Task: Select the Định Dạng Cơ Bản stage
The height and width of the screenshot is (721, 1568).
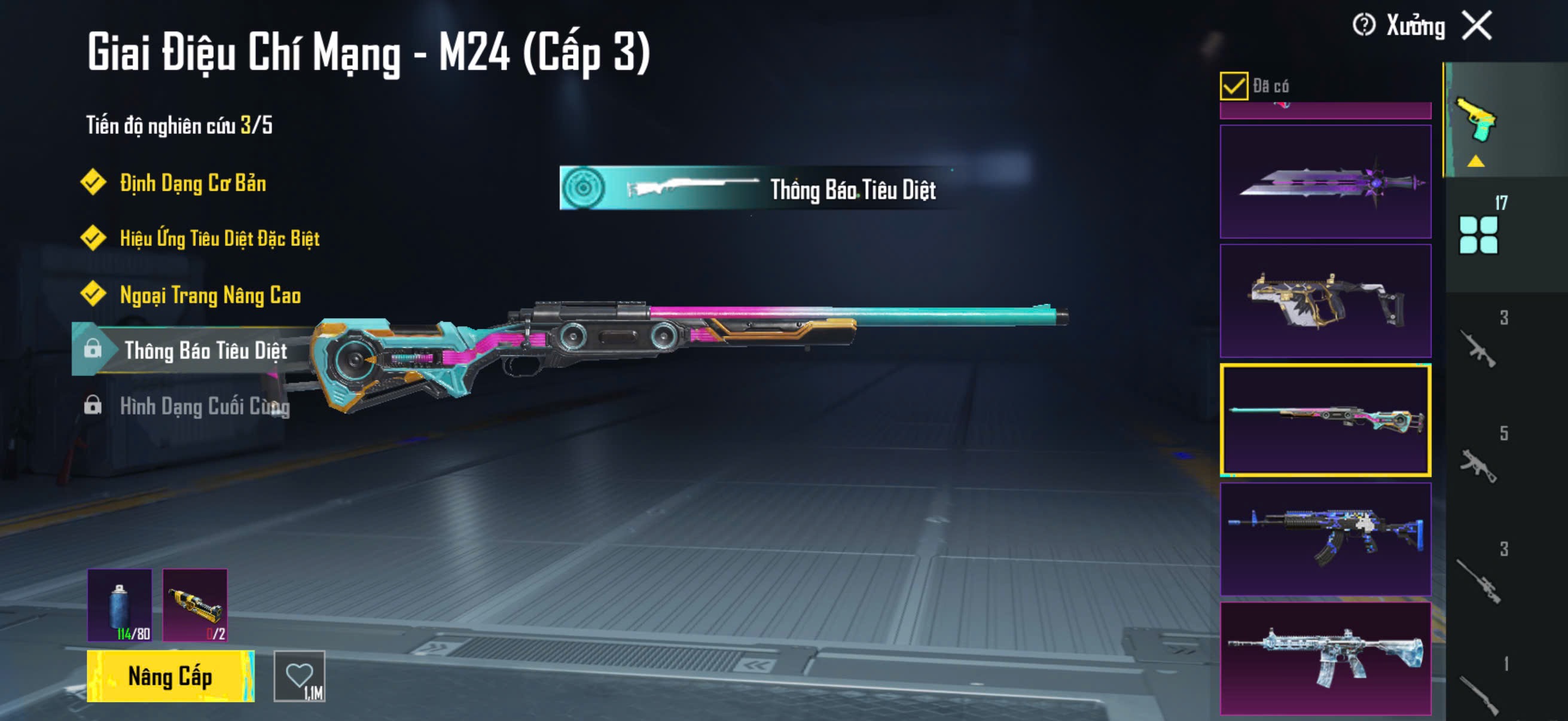Action: [x=193, y=183]
